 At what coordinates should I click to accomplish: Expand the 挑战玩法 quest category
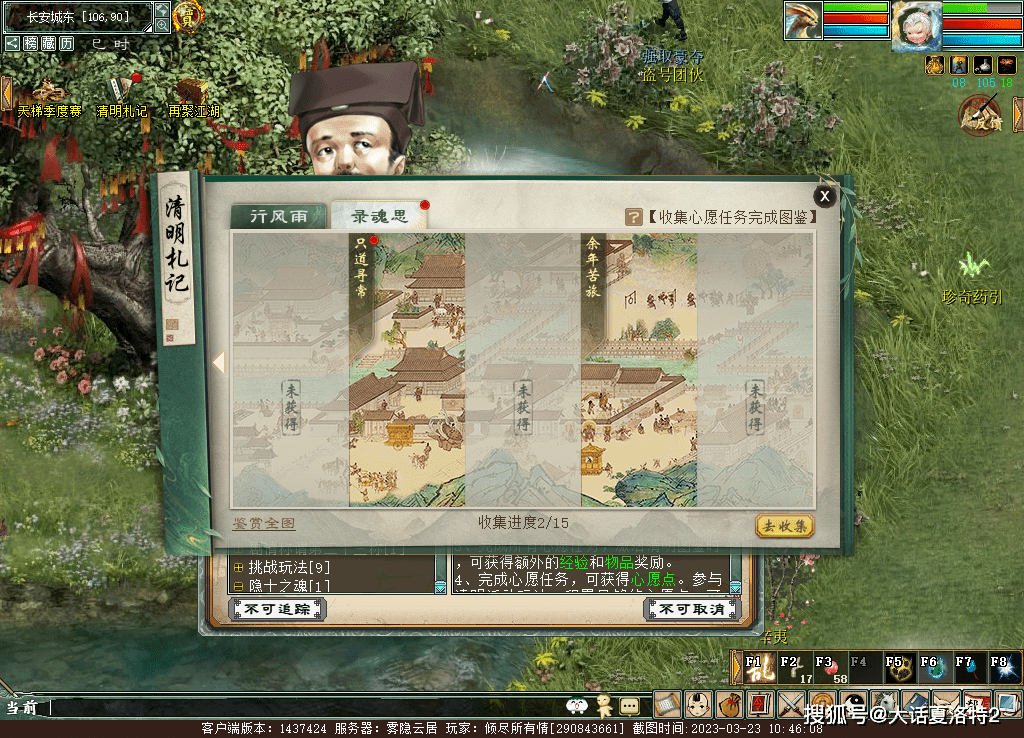point(238,568)
